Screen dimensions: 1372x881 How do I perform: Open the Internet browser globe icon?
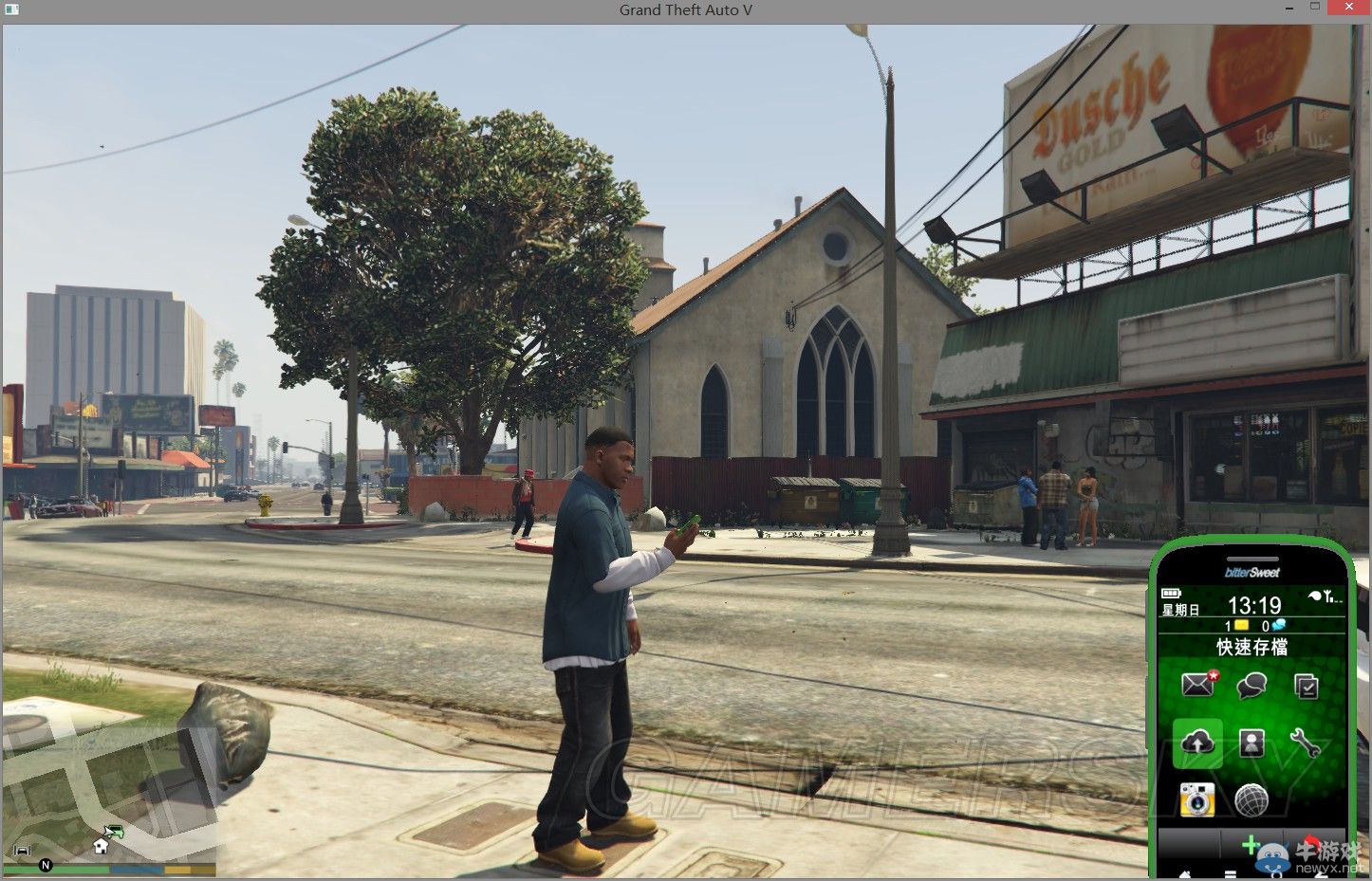coord(1251,799)
